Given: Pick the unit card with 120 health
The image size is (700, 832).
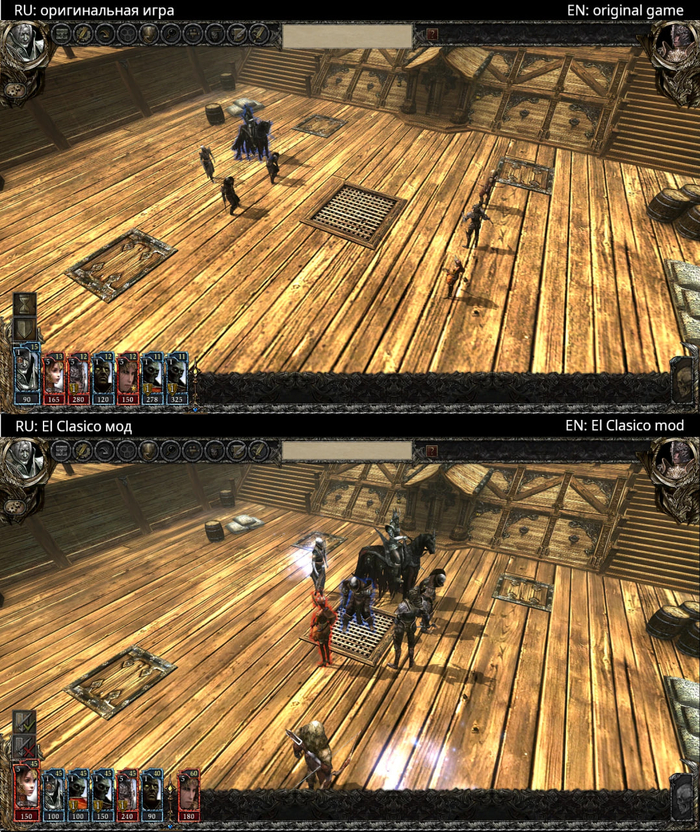Looking at the screenshot, I should coord(103,376).
